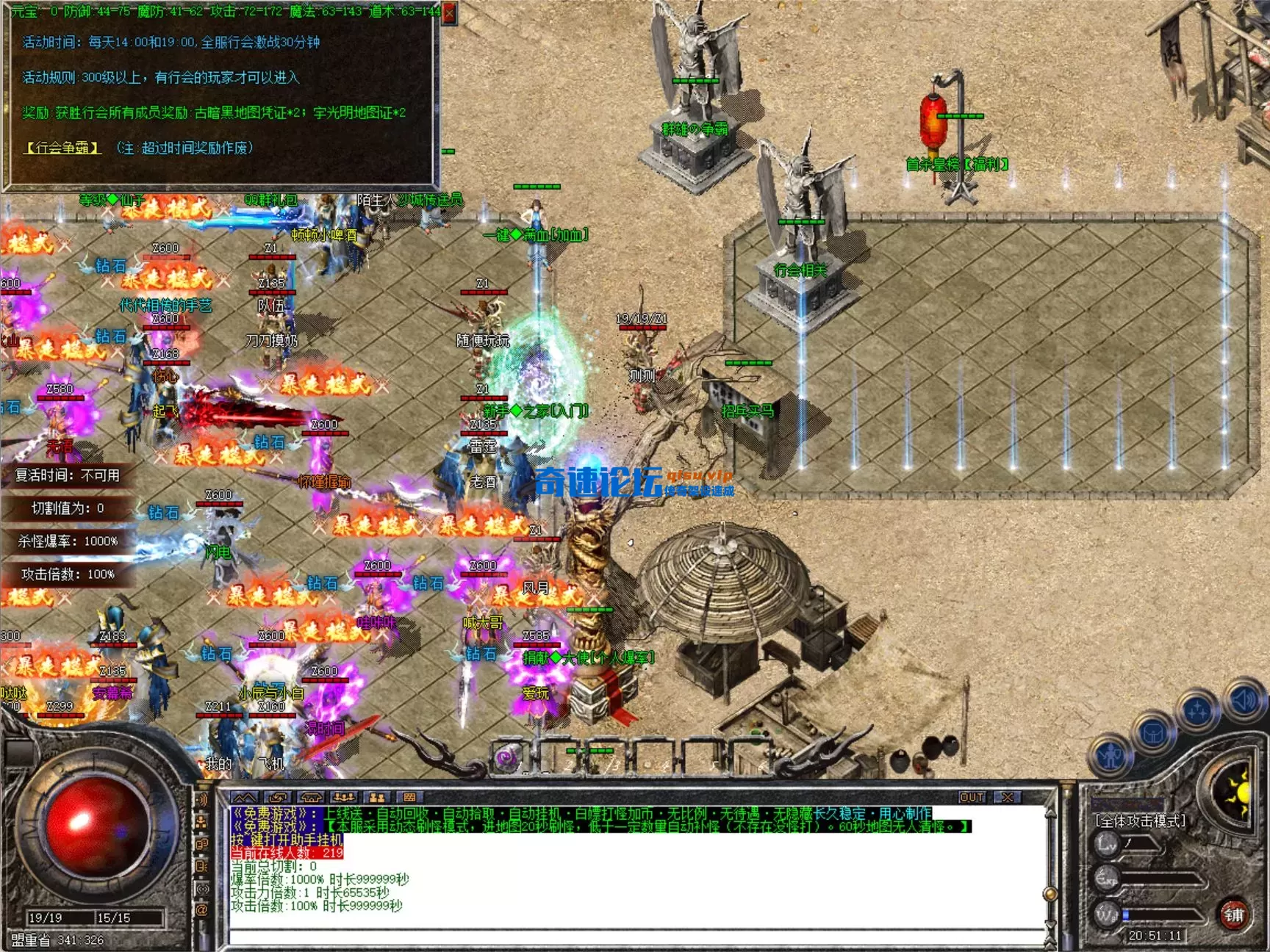Click the chat scrollbar's round gold handle

pyautogui.click(x=1050, y=894)
